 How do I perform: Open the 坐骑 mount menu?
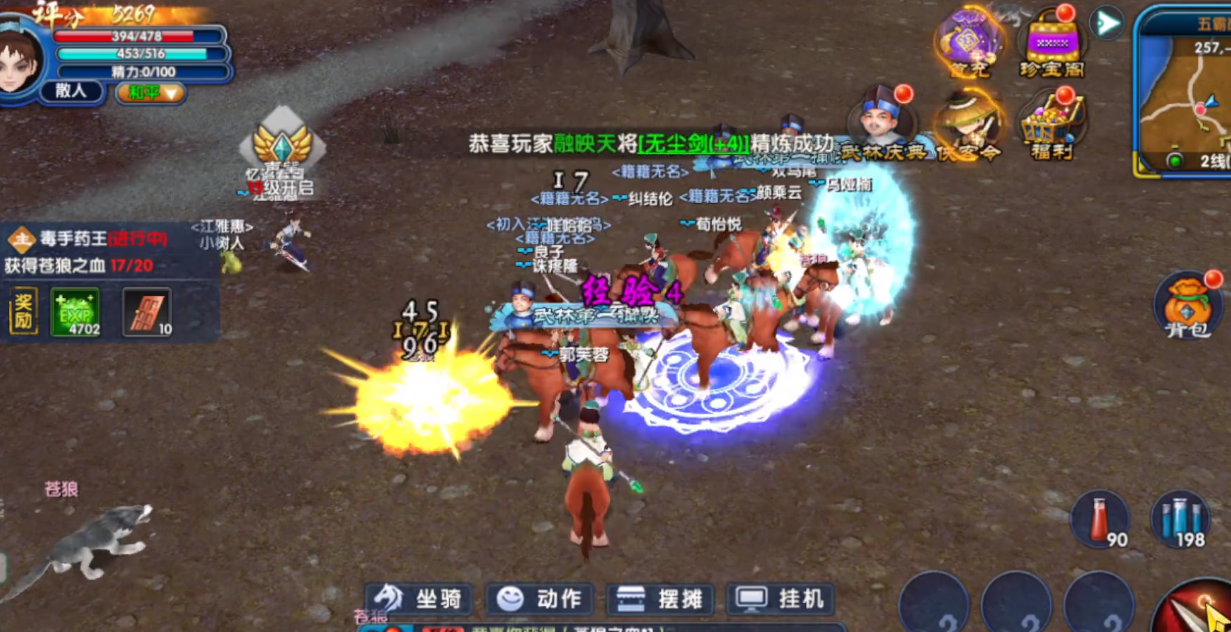(419, 599)
